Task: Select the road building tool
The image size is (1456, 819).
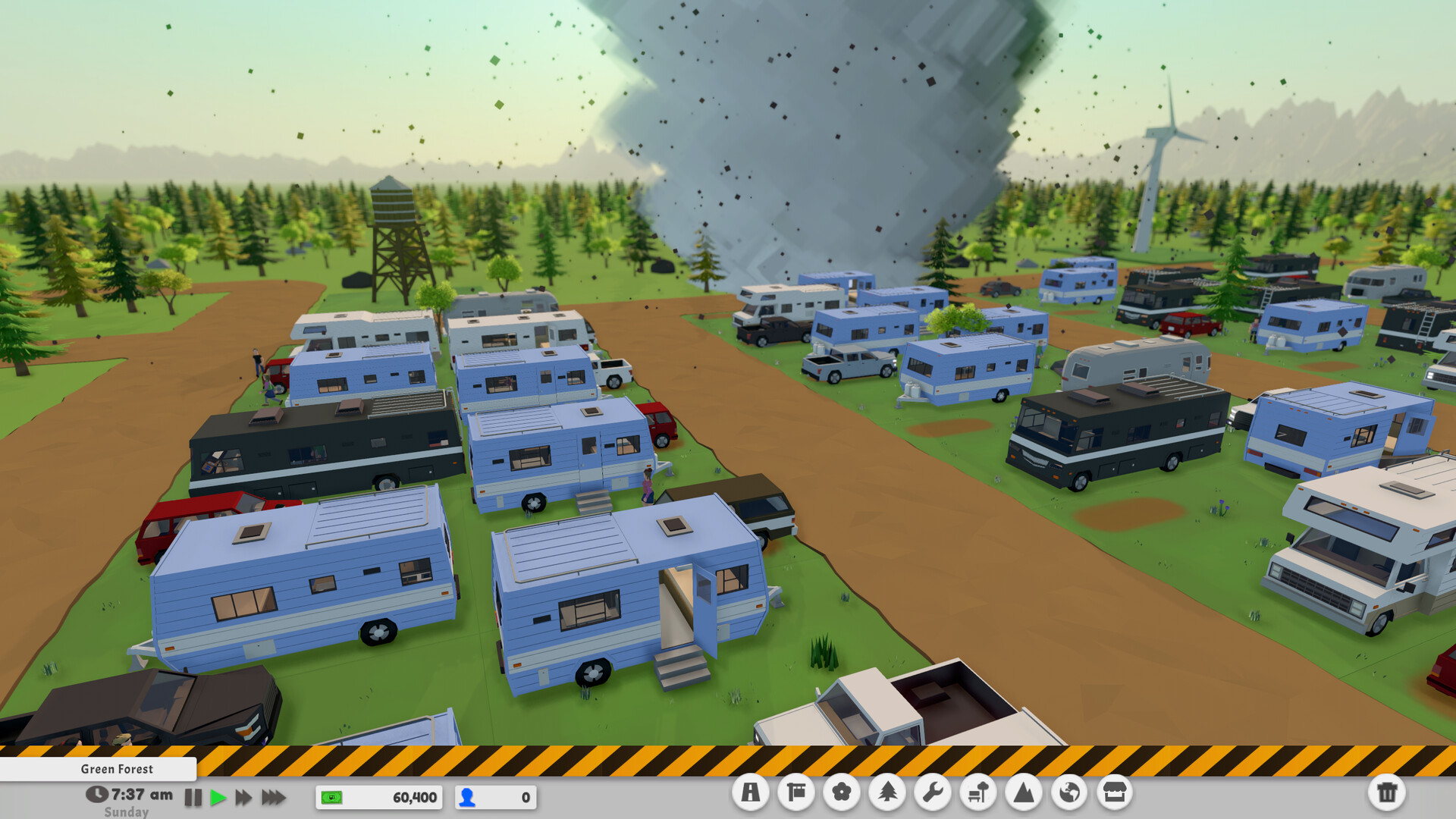Action: 752,793
